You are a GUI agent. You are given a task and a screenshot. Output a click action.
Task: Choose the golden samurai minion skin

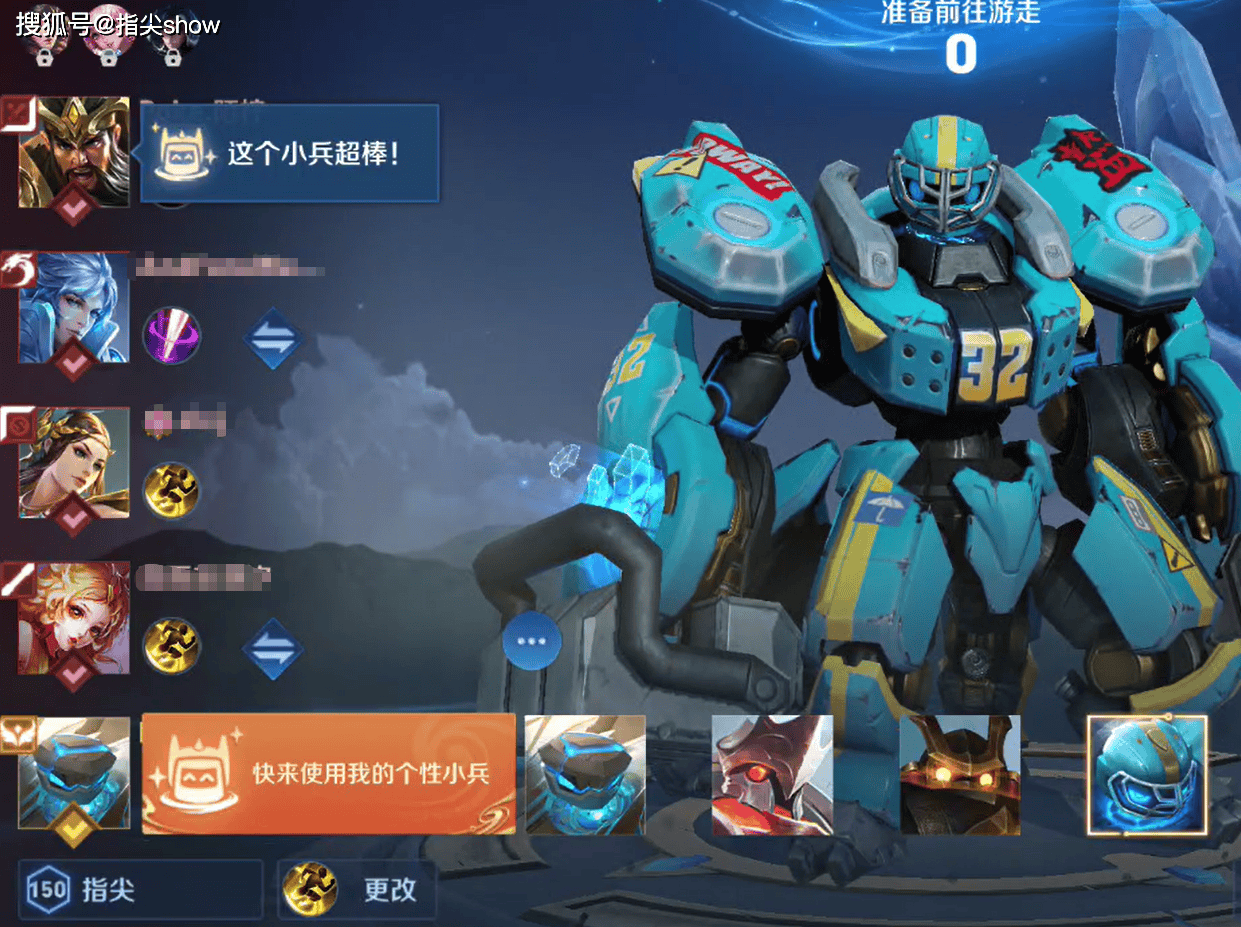coord(960,775)
